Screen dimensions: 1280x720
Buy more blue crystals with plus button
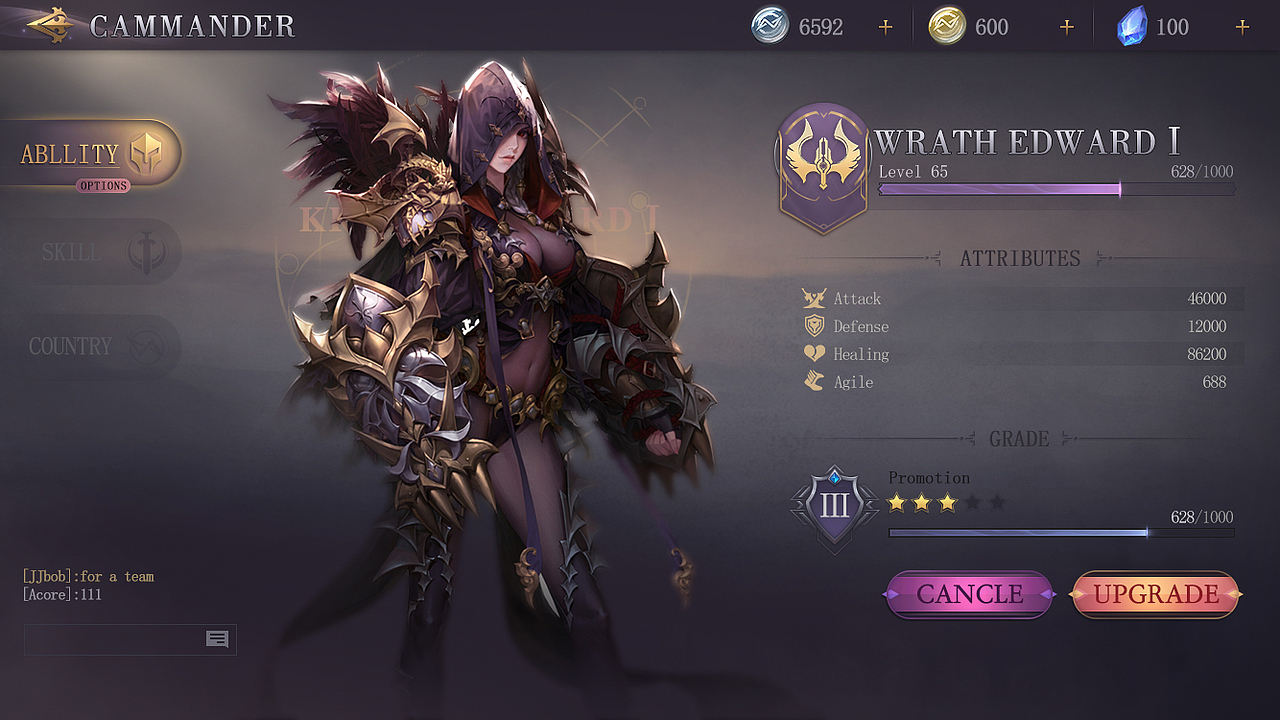tap(1243, 27)
